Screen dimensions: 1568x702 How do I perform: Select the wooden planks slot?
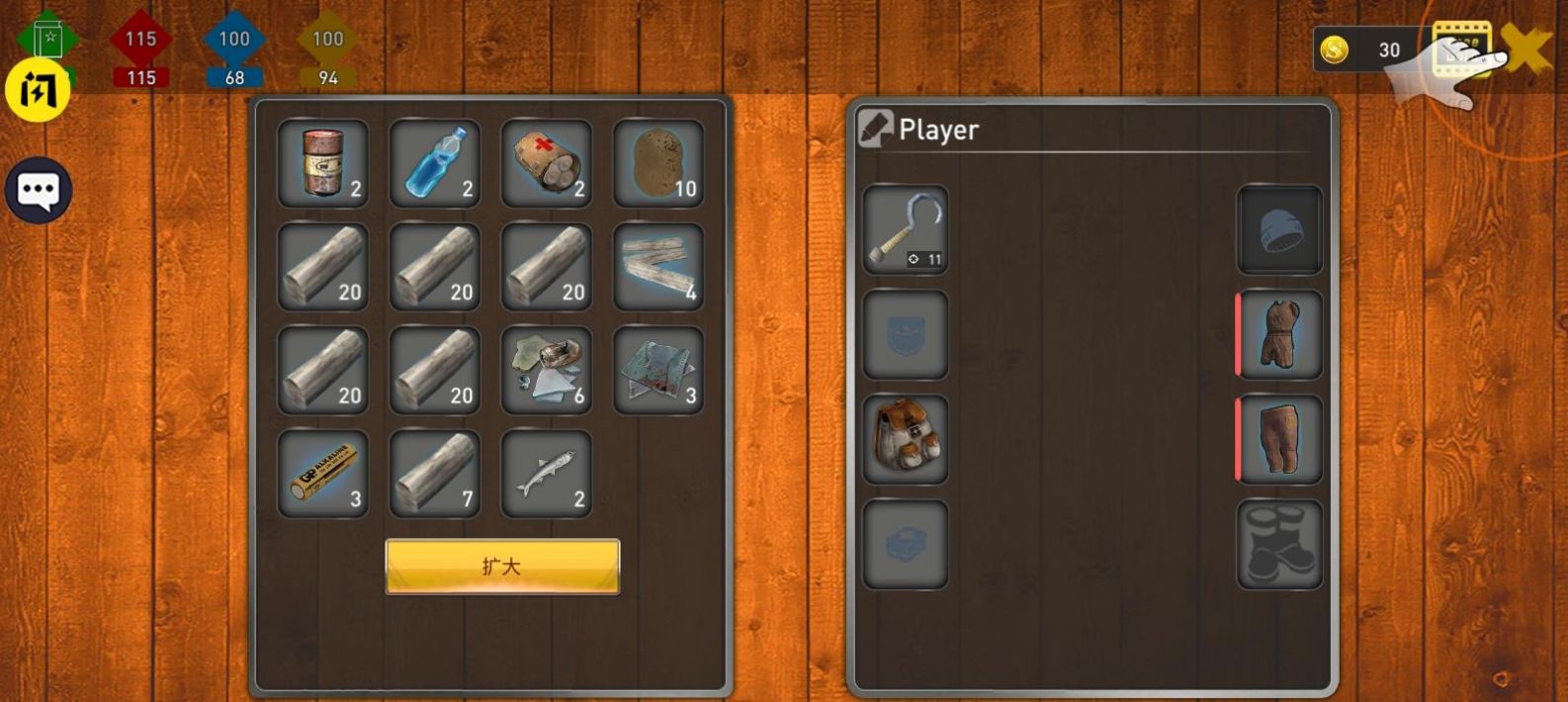coord(658,267)
